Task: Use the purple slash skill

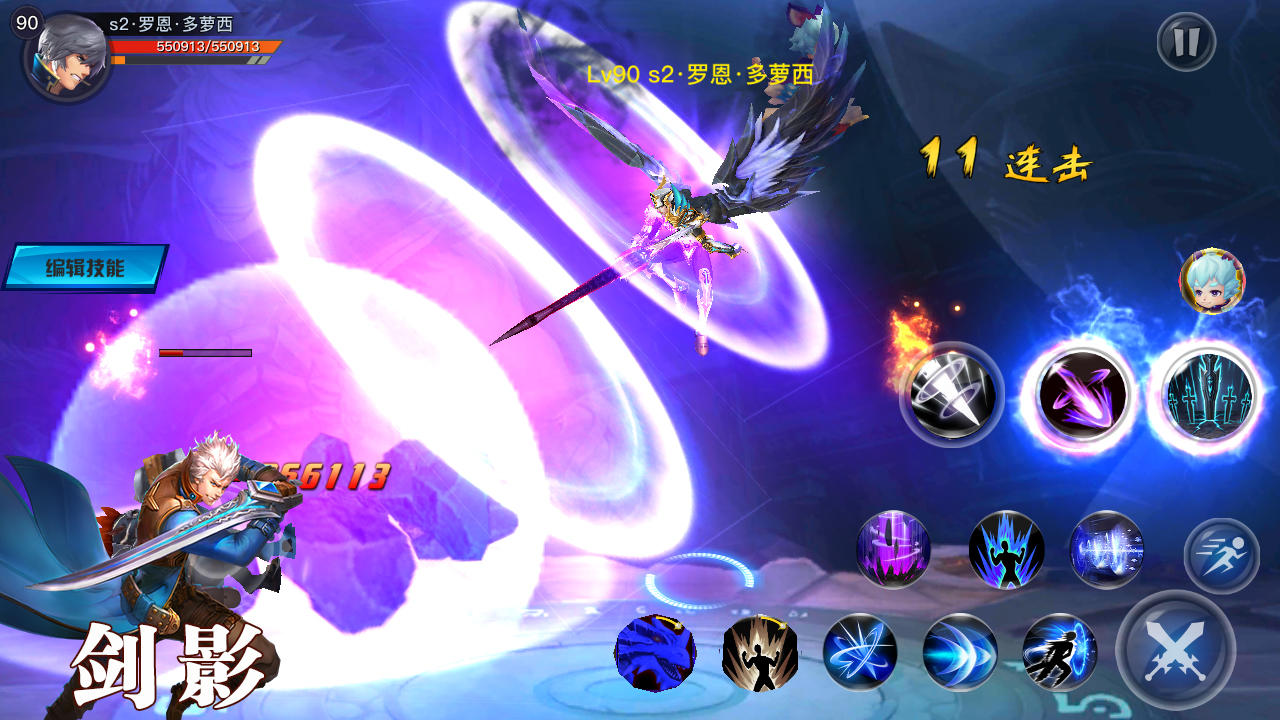Action: point(1079,394)
